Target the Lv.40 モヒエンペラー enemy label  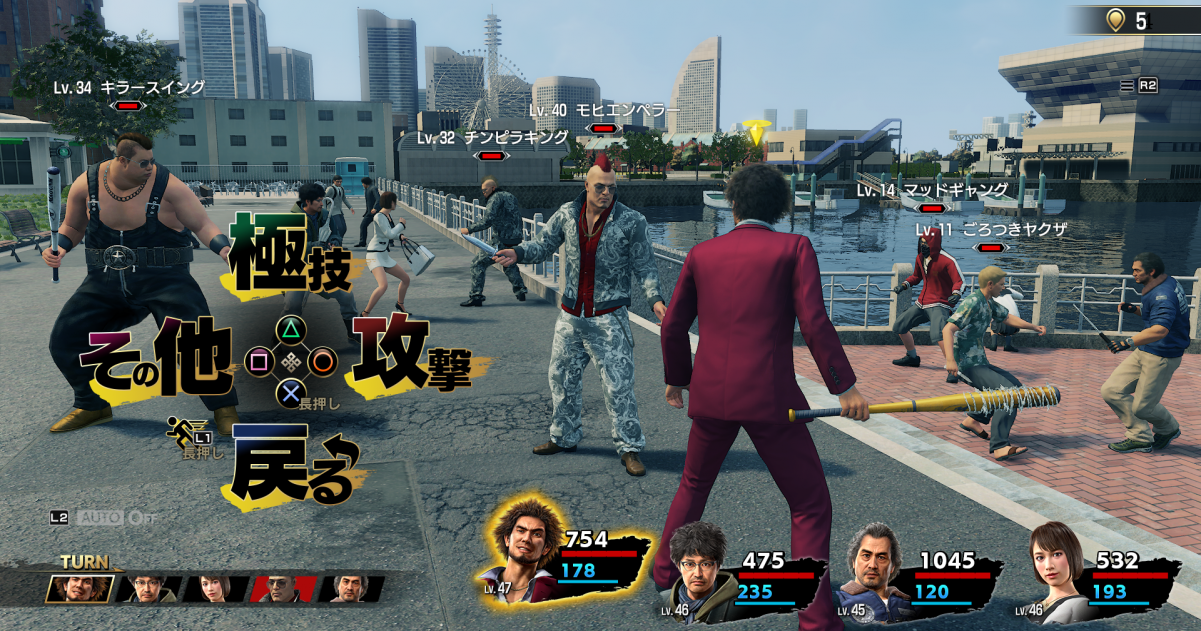tap(603, 110)
